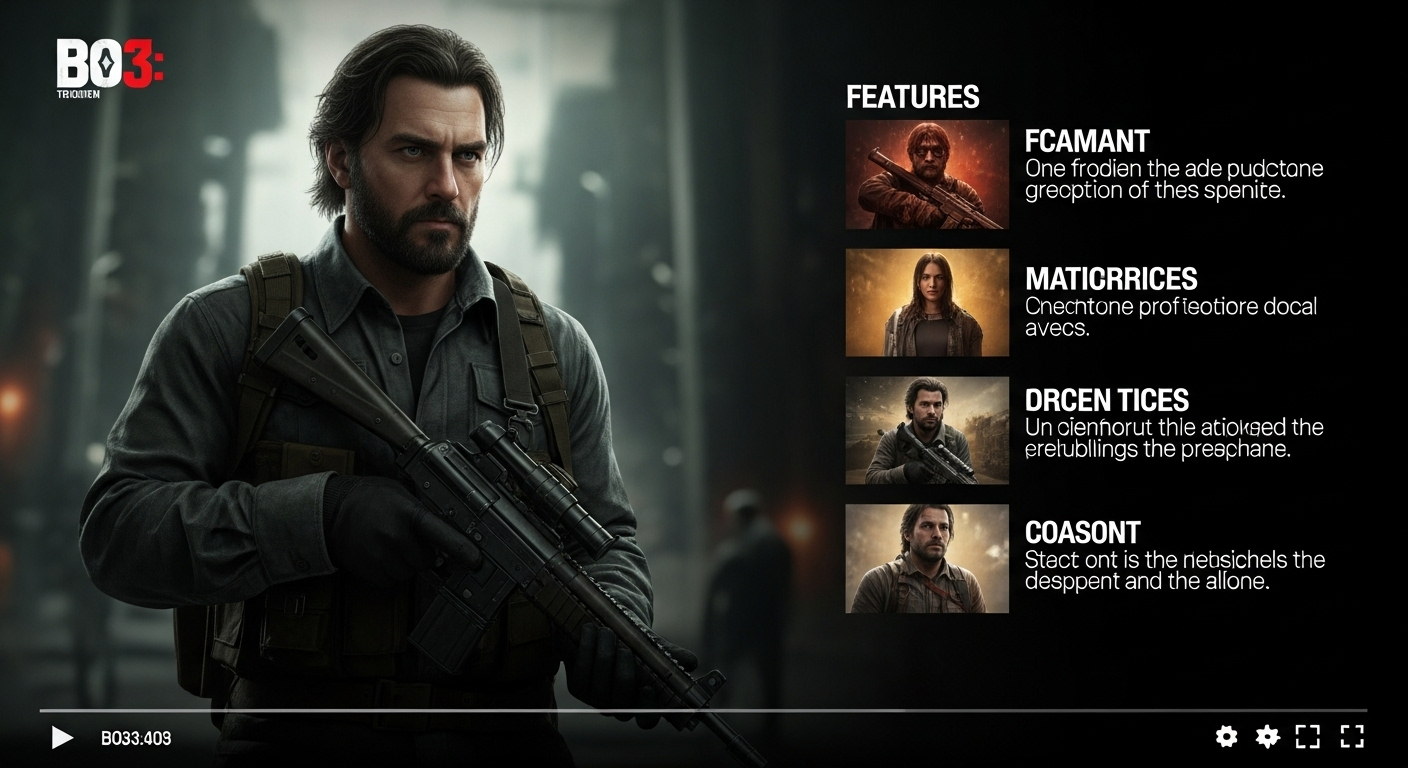Image resolution: width=1408 pixels, height=768 pixels.
Task: Open the MATICRRICES feature thumbnail
Action: click(x=927, y=303)
